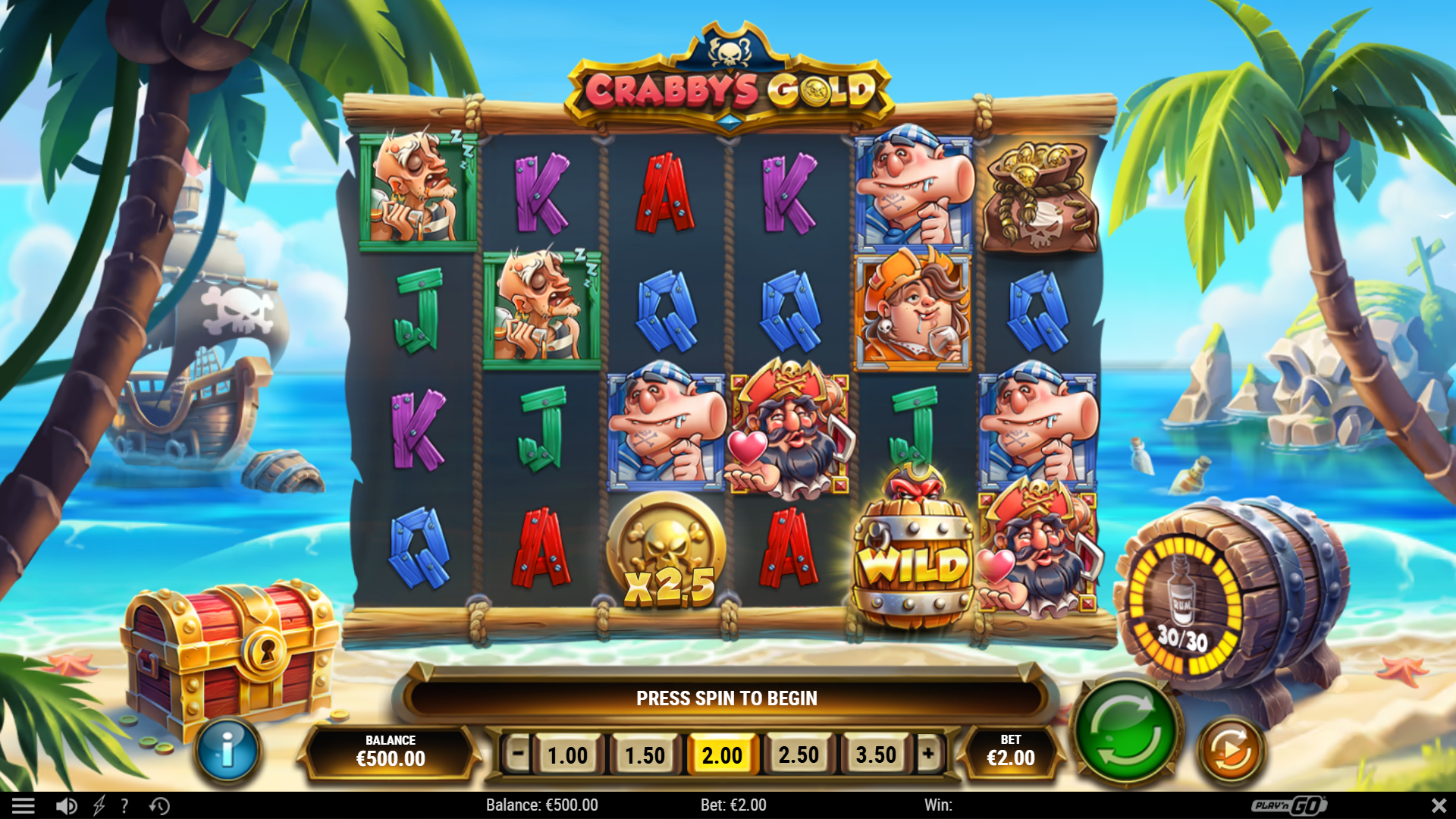The height and width of the screenshot is (819, 1456).
Task: Increase bet with the plus button
Action: point(927,755)
